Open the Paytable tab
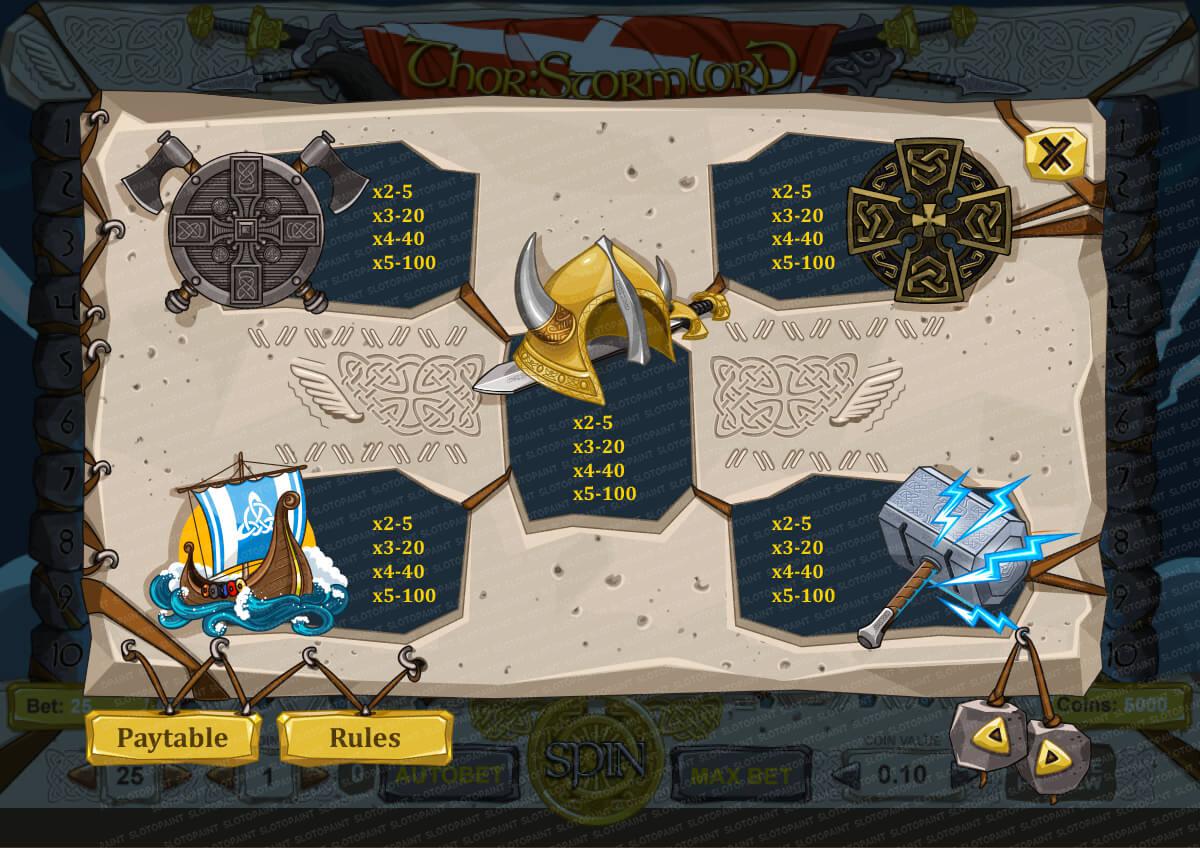Screen dimensions: 1200x848 pyautogui.click(x=172, y=738)
